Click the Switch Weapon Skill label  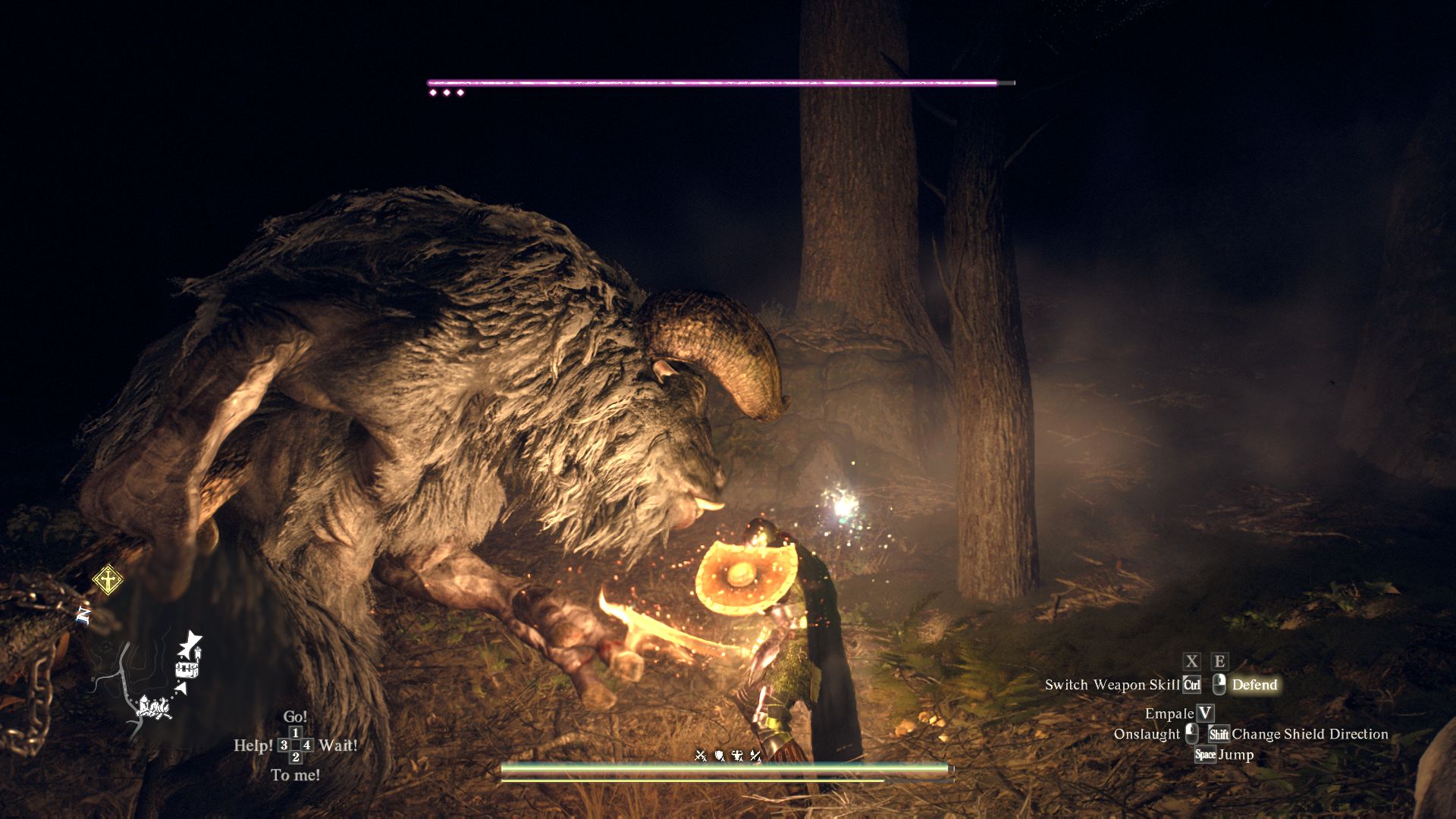1112,685
